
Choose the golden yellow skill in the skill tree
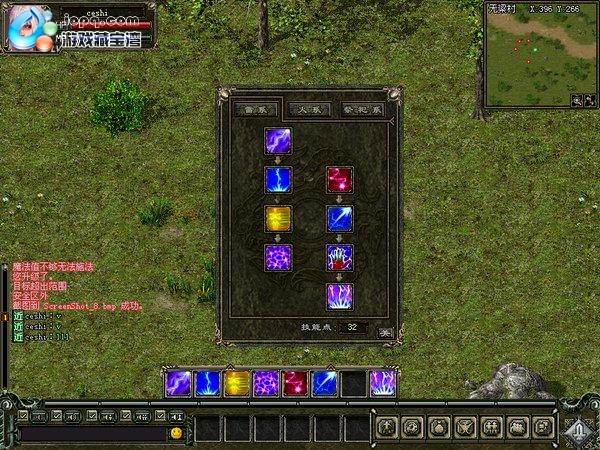pyautogui.click(x=279, y=219)
